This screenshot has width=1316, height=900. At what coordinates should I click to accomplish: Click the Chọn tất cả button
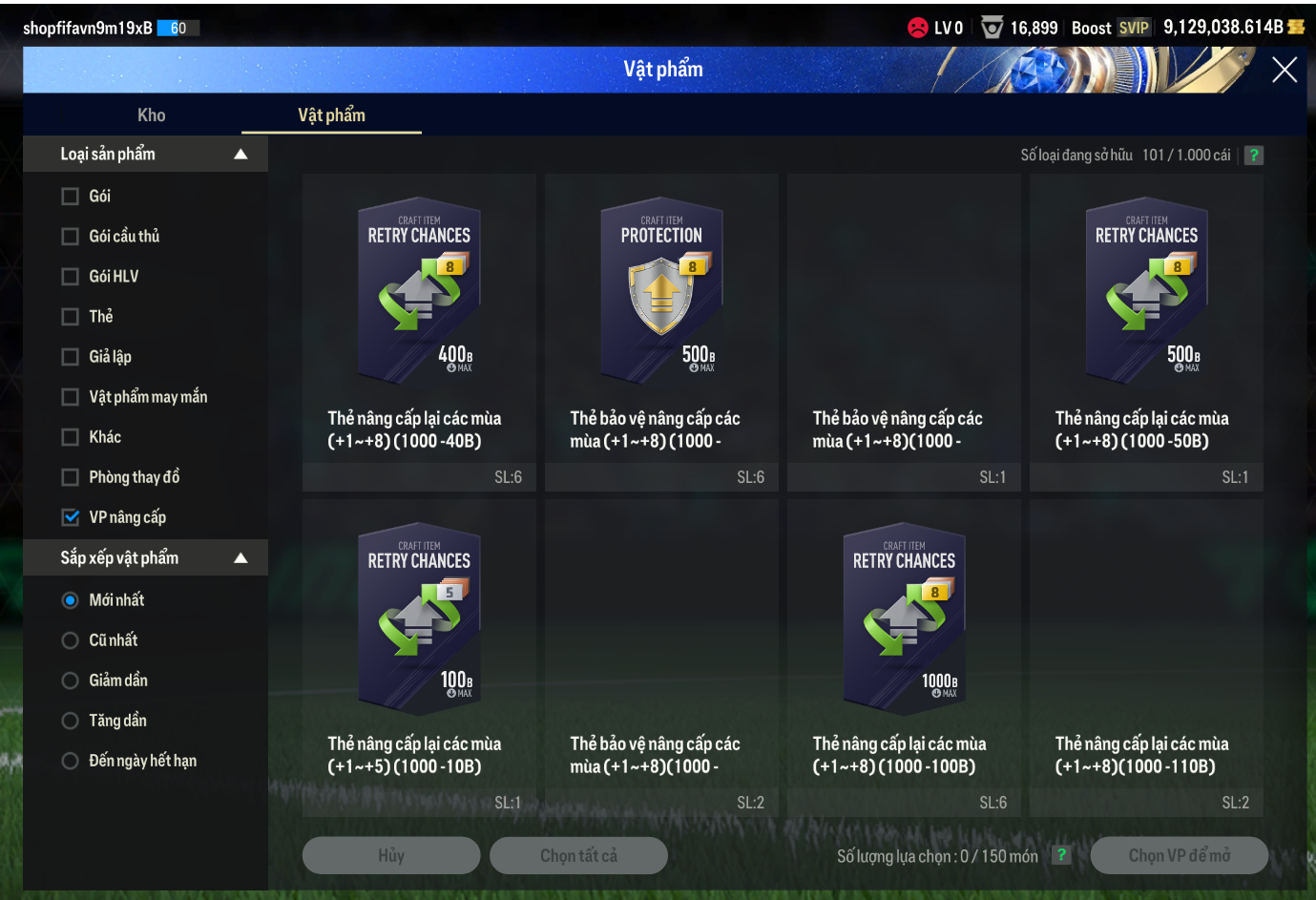[x=578, y=856]
